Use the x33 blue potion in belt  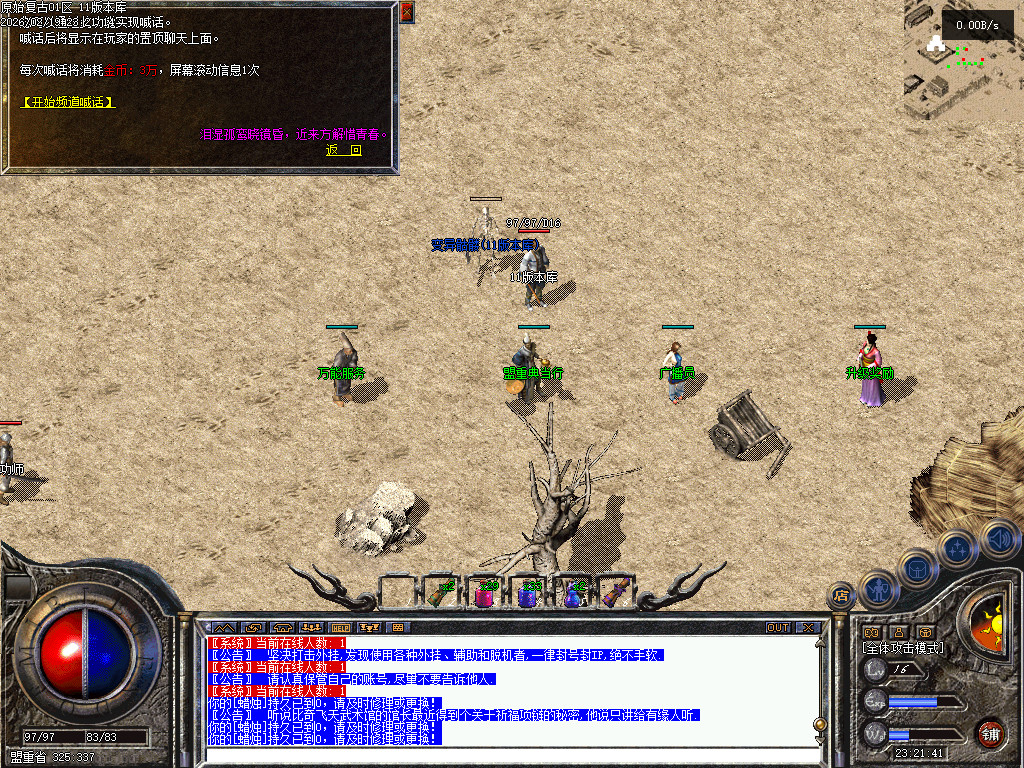click(x=529, y=593)
